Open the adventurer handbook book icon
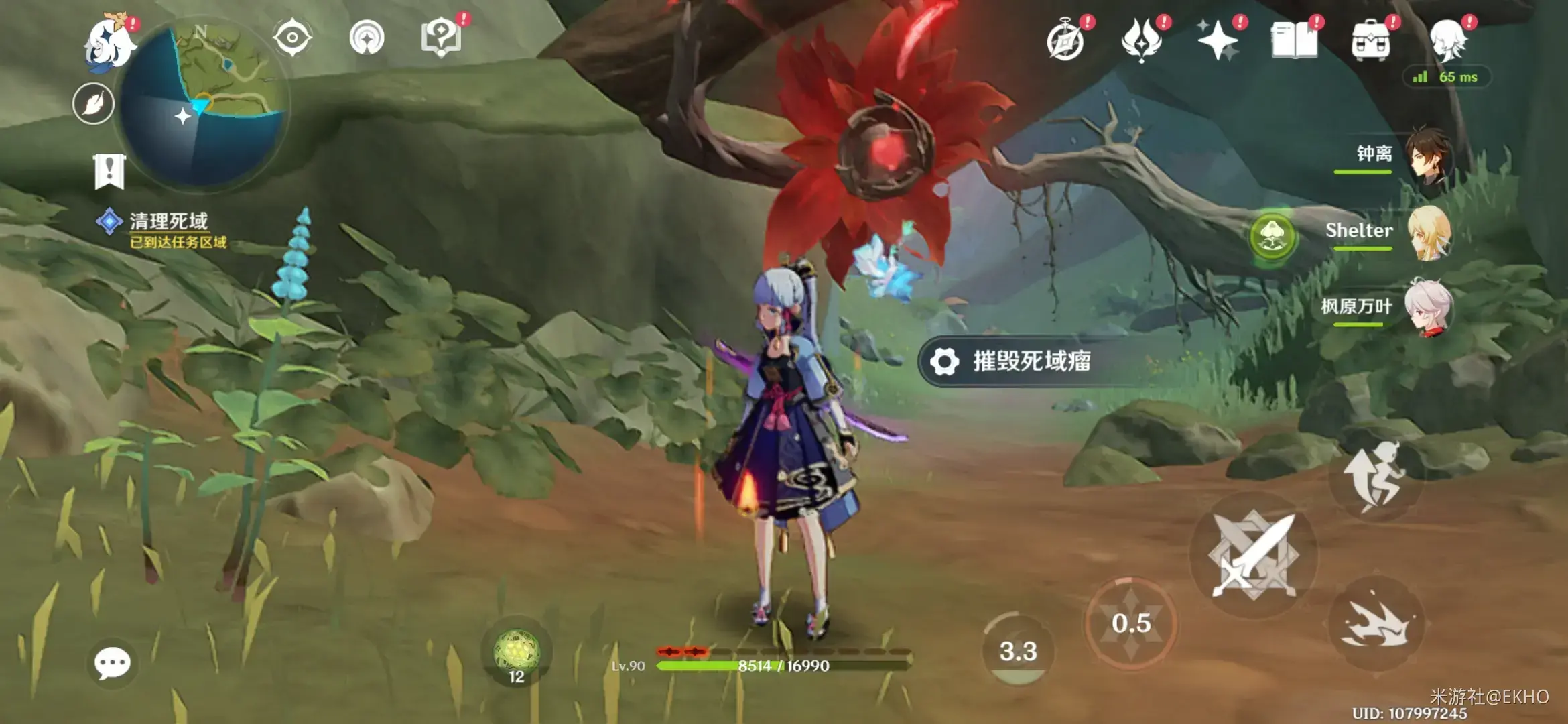 coord(1294,40)
